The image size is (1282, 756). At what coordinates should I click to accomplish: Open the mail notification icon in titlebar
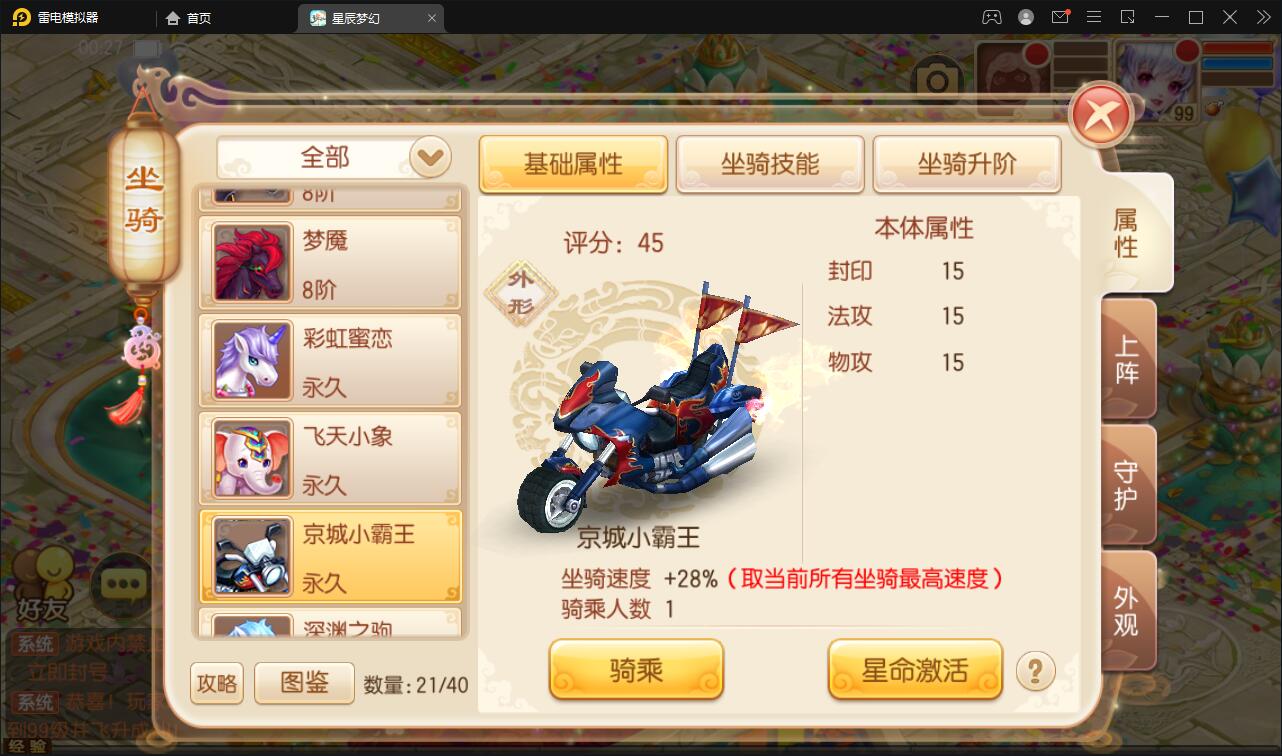1060,17
